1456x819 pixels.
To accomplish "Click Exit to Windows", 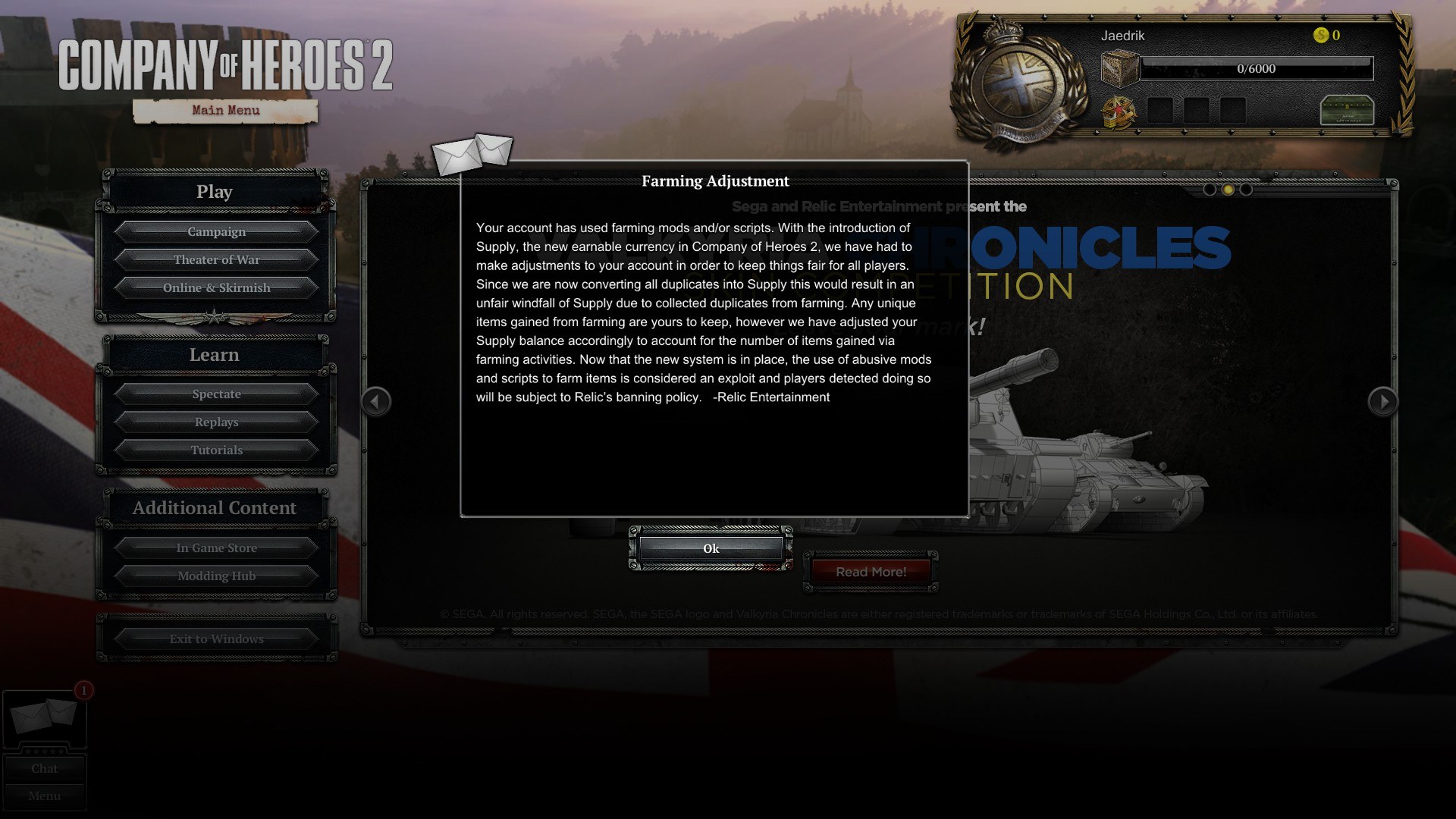I will coord(216,639).
